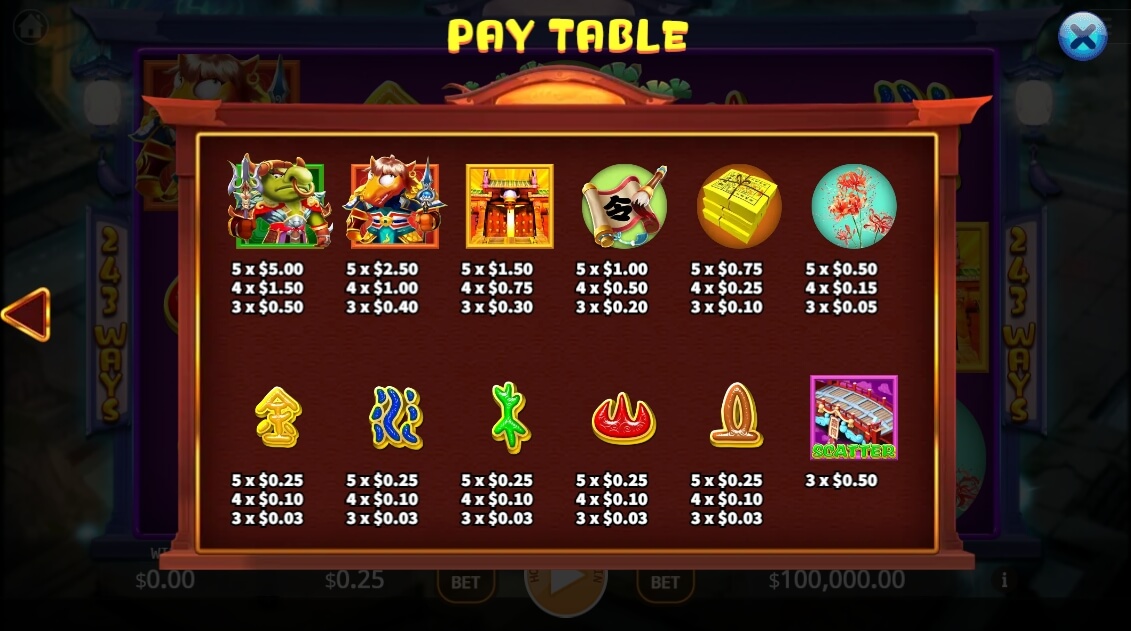Close the pay table with the X button
This screenshot has width=1131, height=631.
point(1082,37)
